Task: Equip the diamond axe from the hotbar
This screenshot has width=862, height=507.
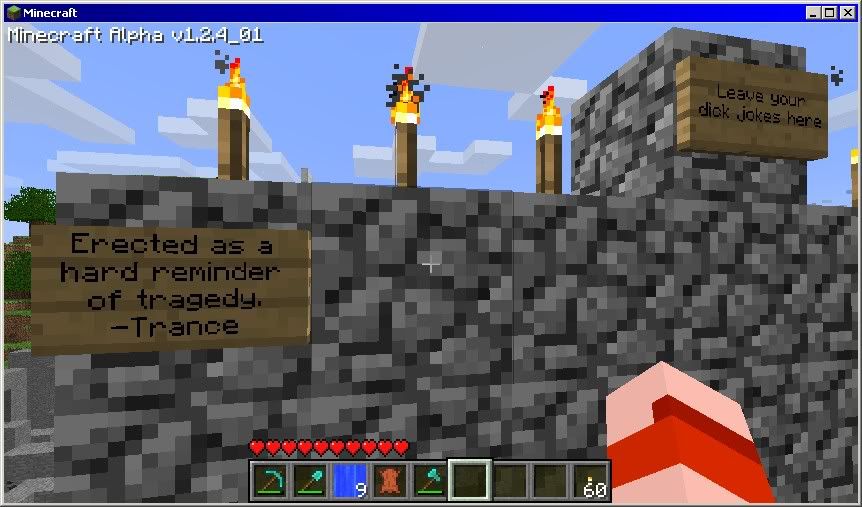Action: tap(428, 480)
